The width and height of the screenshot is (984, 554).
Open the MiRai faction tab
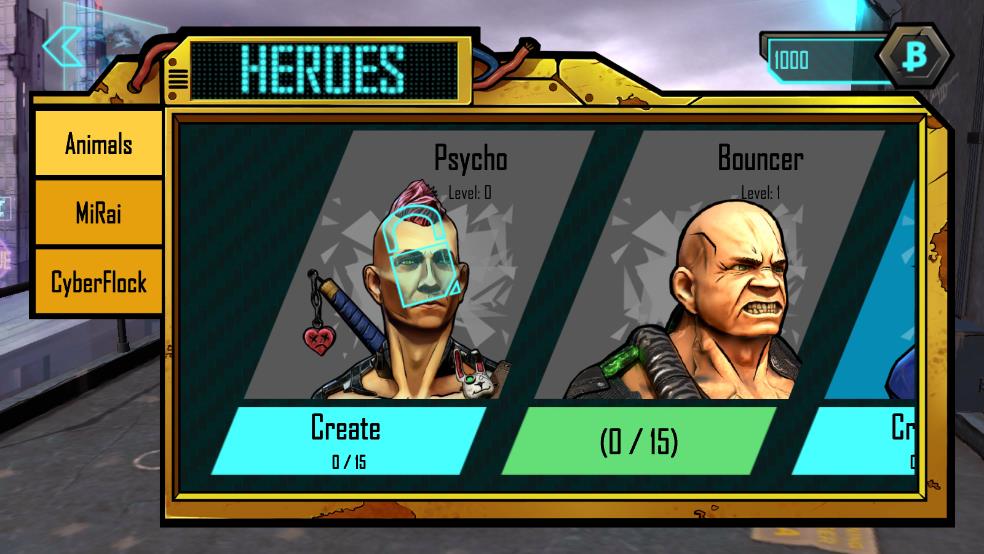pos(98,213)
